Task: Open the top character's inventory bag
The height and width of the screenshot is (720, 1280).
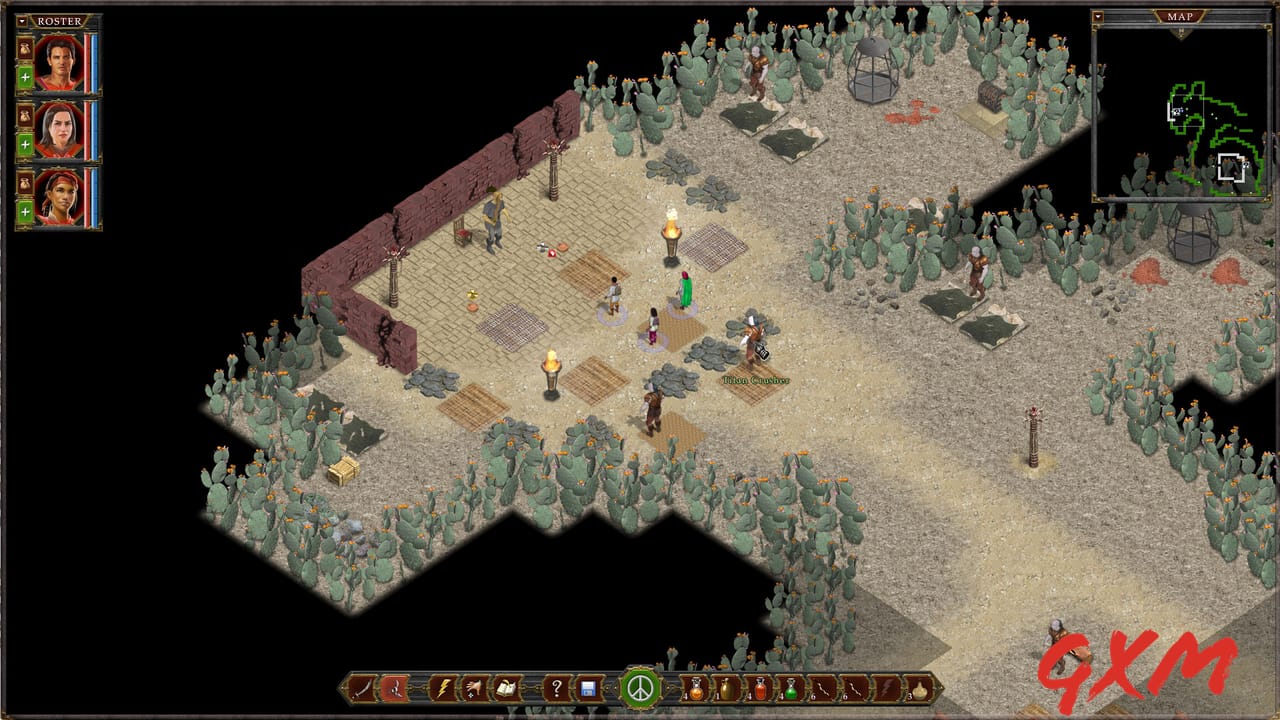Action: coord(24,49)
